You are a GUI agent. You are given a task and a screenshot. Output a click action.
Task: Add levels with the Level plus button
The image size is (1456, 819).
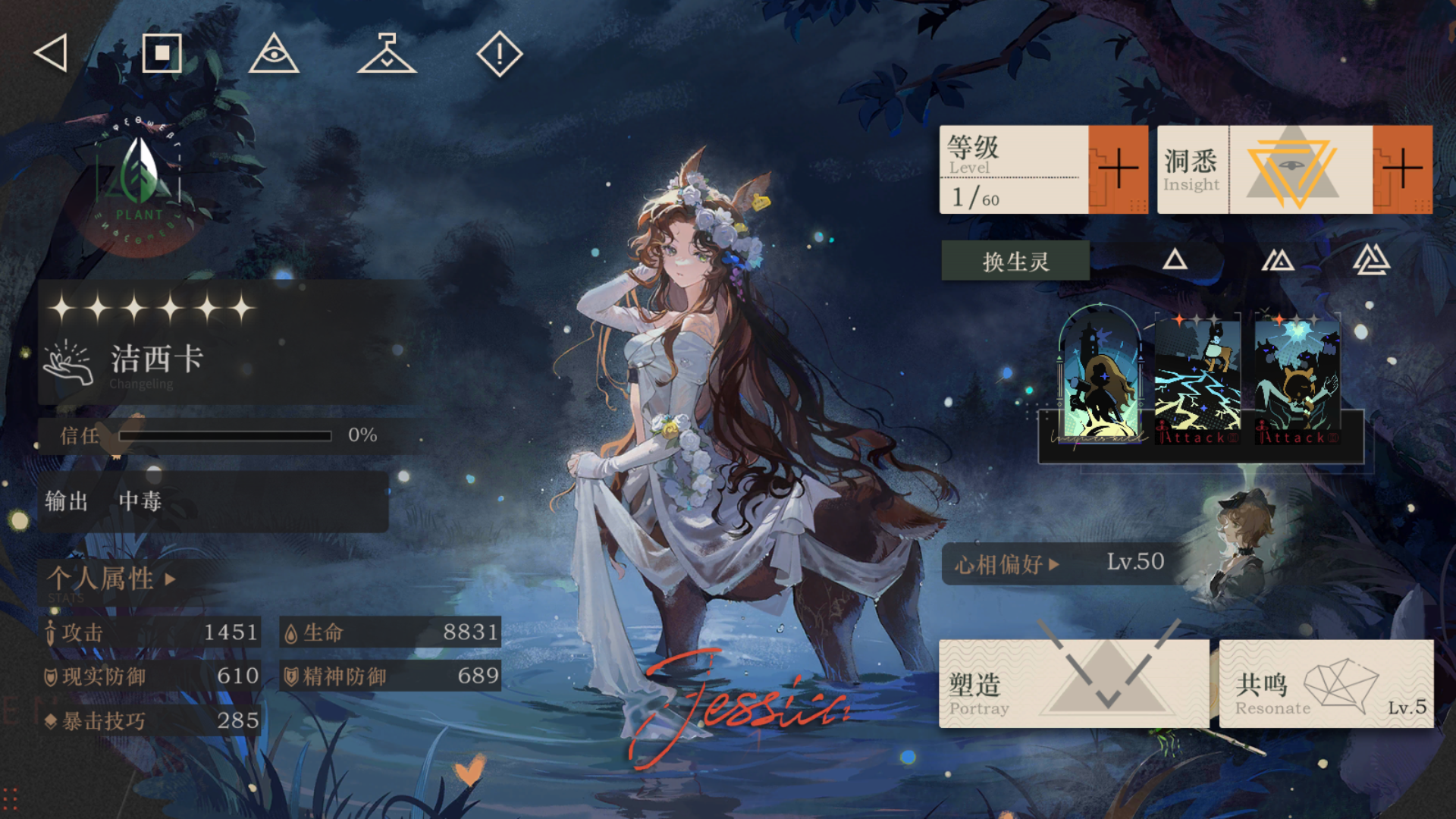click(1118, 169)
